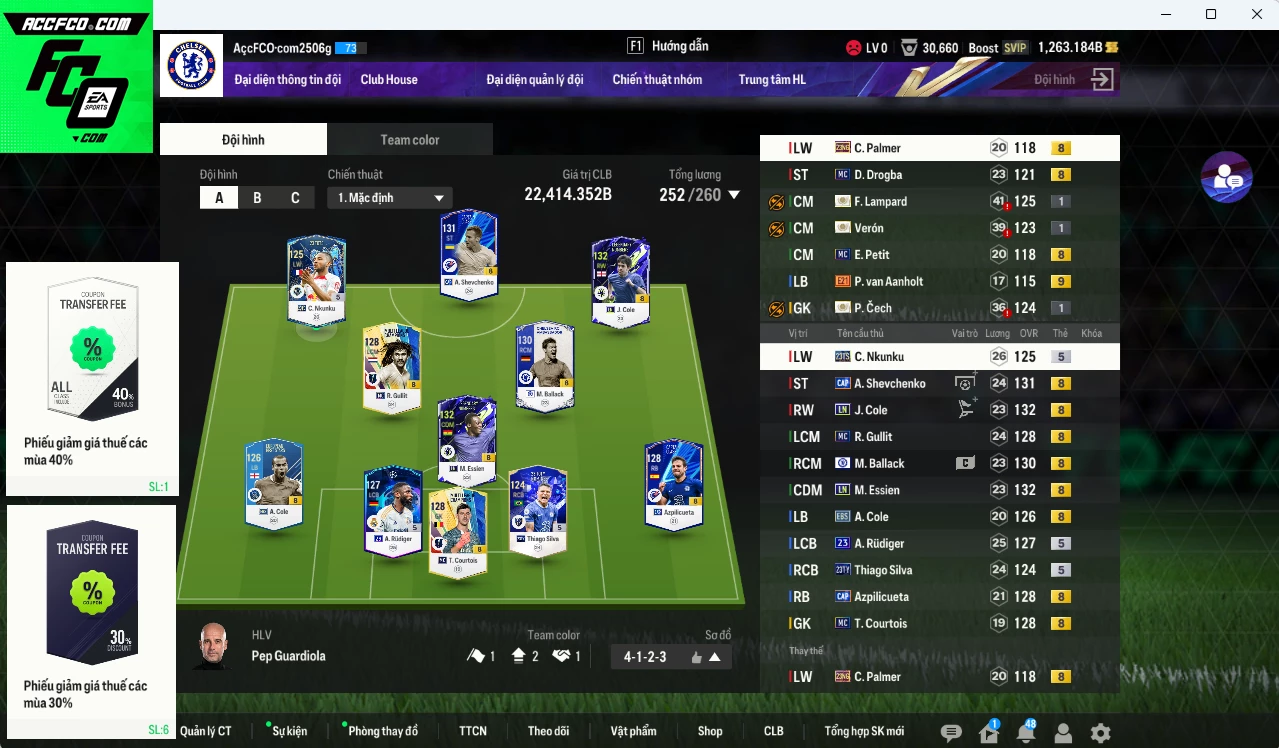Switch to the Team color tab
The height and width of the screenshot is (748, 1279).
[409, 140]
